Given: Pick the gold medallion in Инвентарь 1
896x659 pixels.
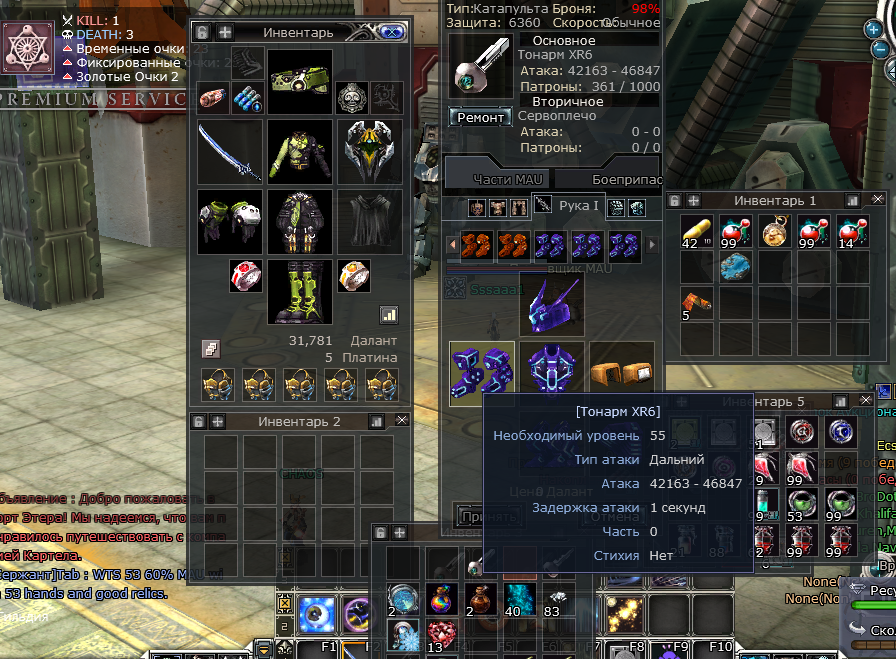Looking at the screenshot, I should (774, 231).
